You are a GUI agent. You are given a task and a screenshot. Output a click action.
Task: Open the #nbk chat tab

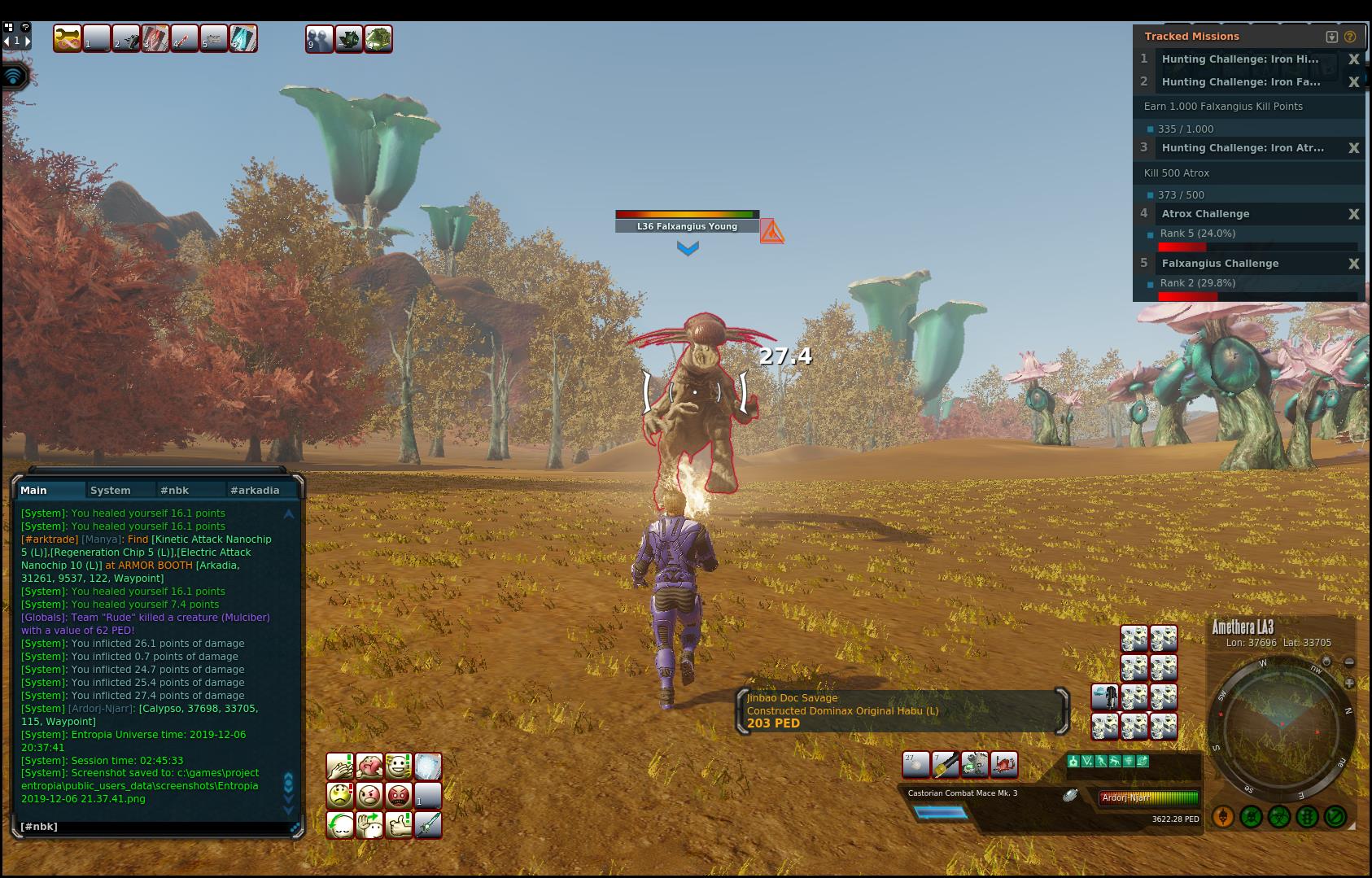(174, 490)
